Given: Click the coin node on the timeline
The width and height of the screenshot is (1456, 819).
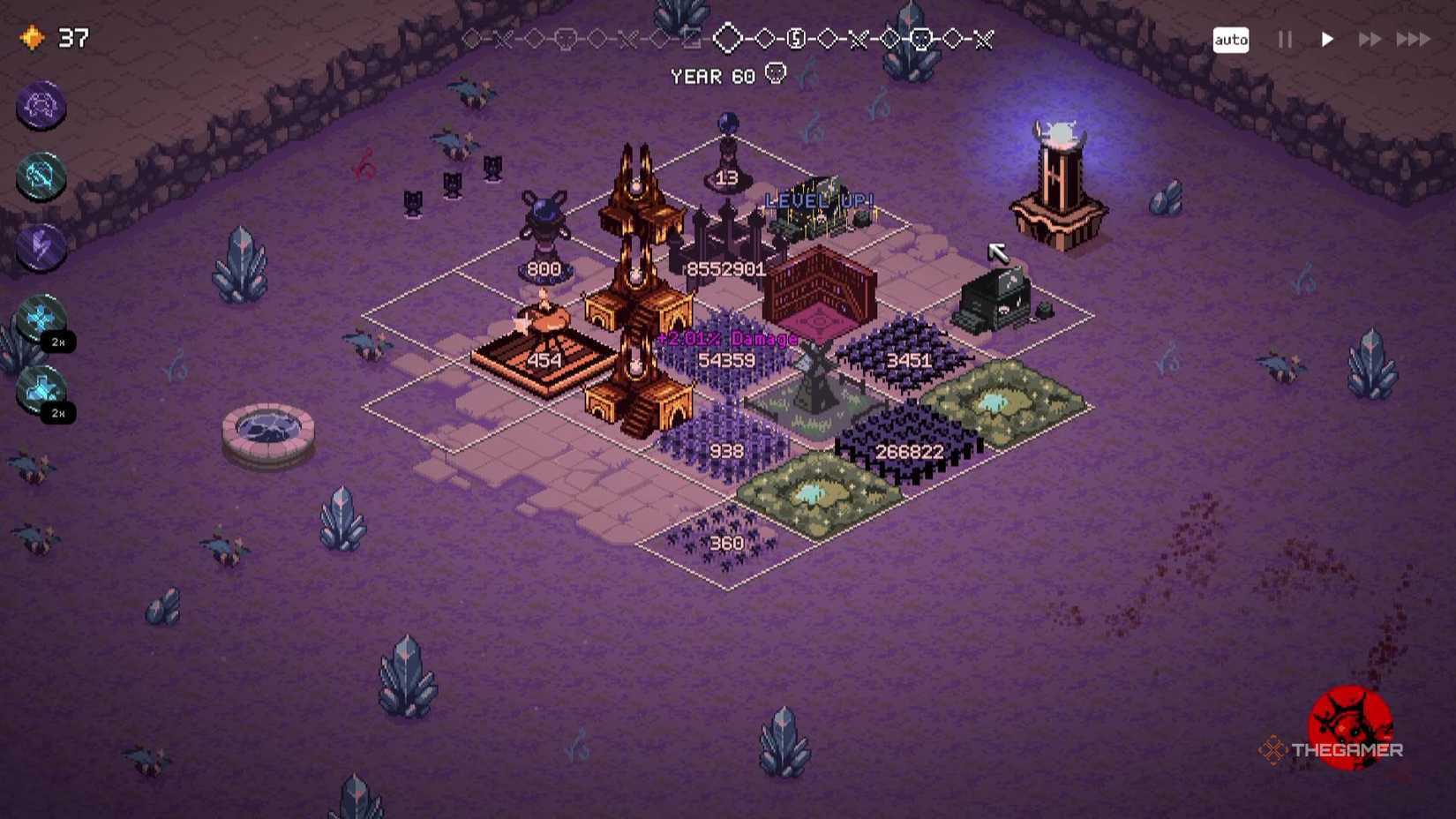Looking at the screenshot, I should (x=797, y=39).
